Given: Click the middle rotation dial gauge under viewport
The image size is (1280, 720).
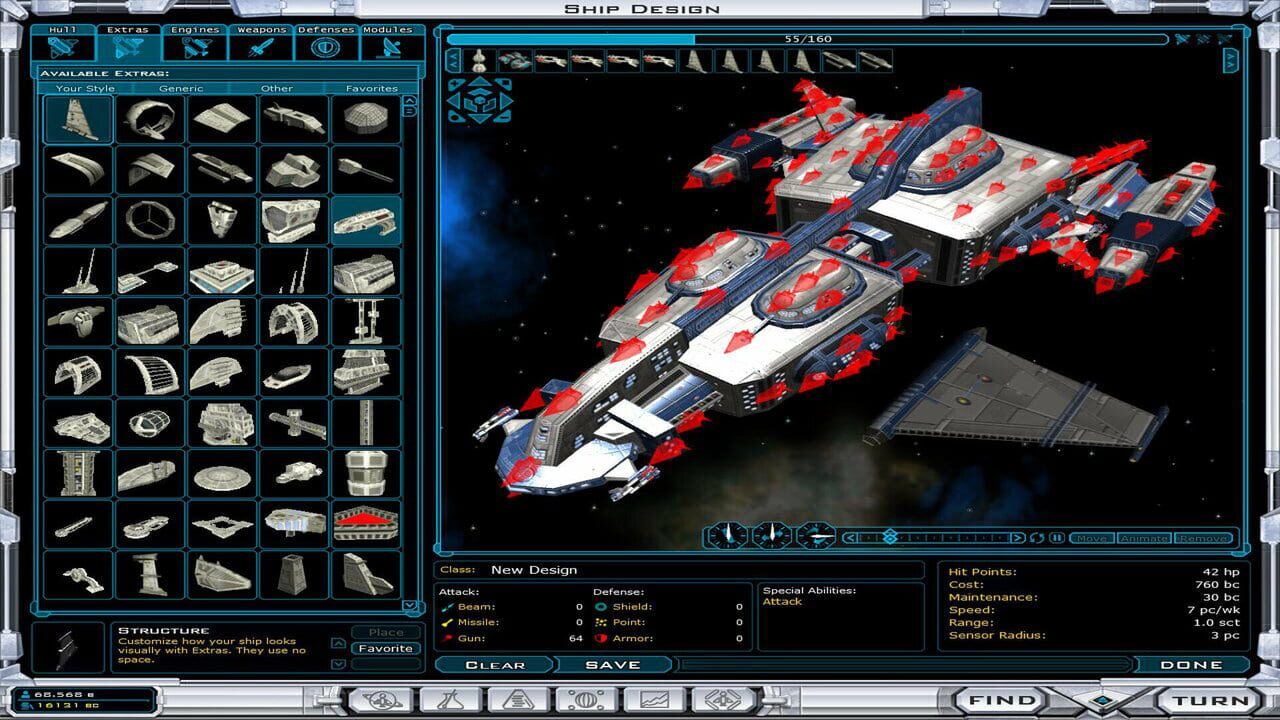Looking at the screenshot, I should coord(772,536).
